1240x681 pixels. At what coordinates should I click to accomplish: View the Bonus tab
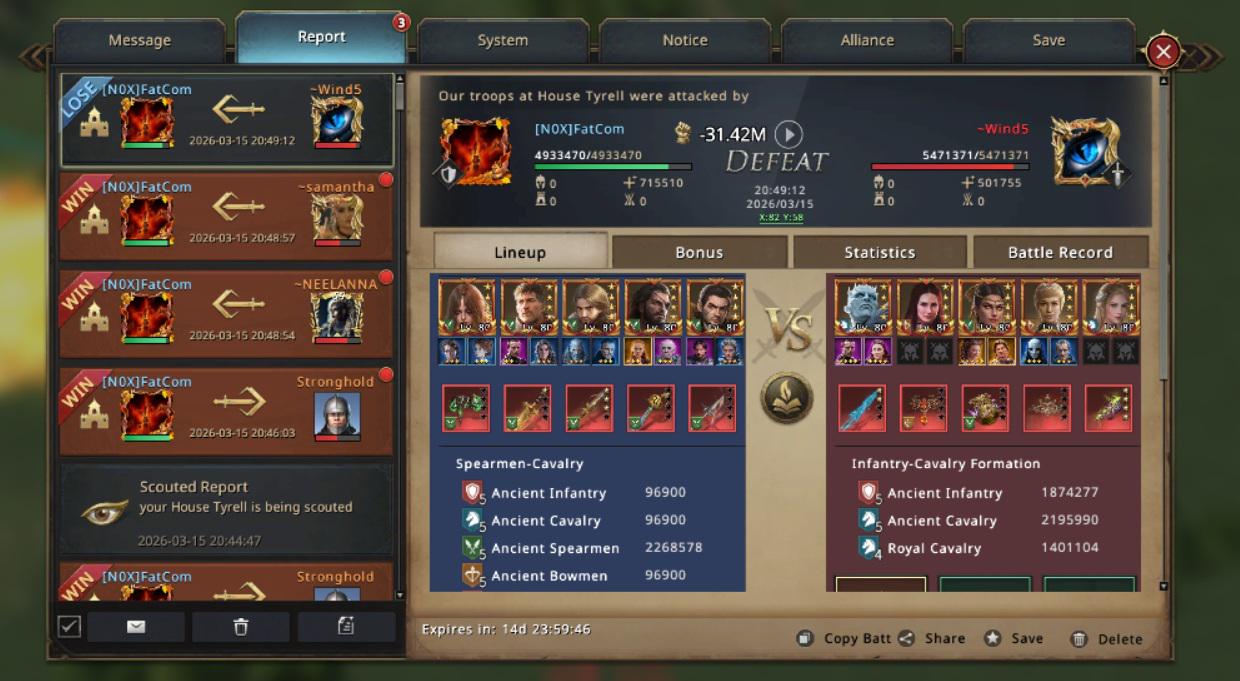(699, 253)
